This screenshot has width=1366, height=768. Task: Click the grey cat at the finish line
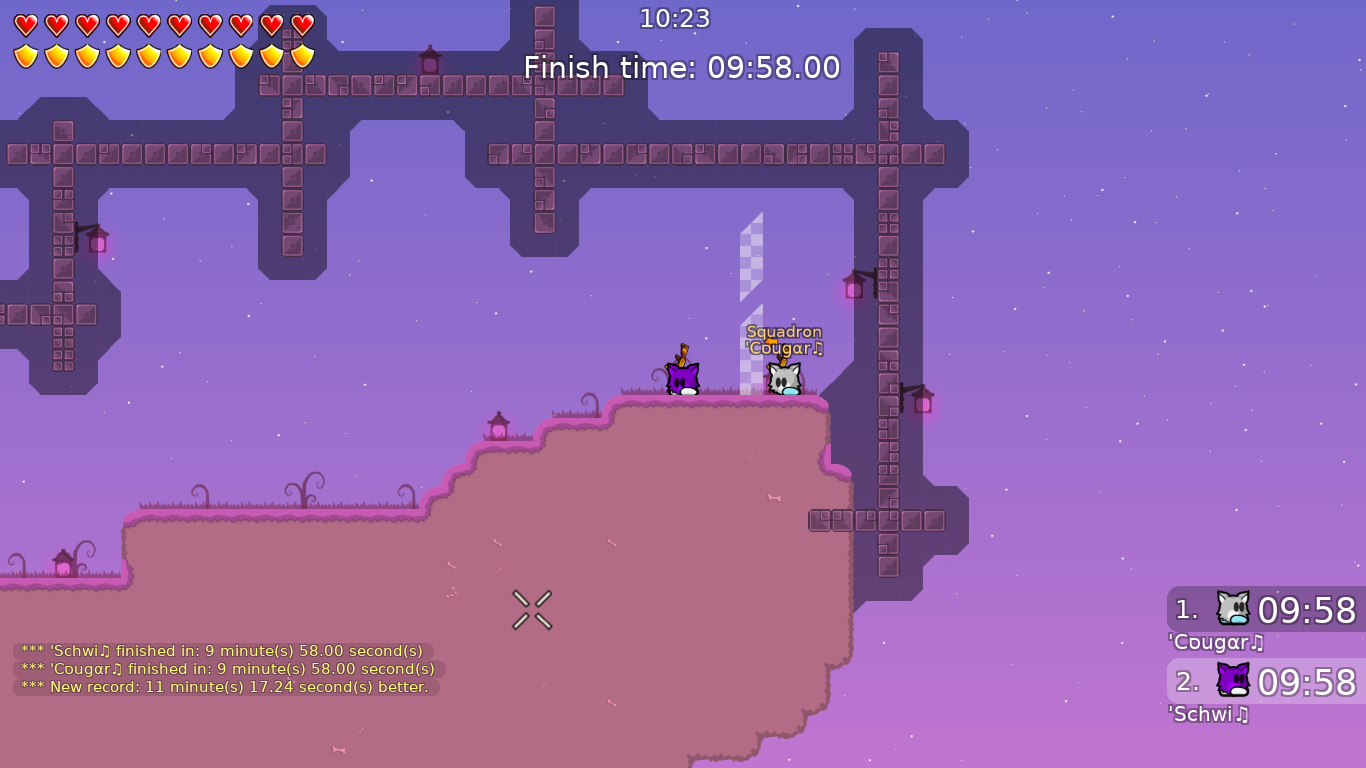click(x=784, y=378)
